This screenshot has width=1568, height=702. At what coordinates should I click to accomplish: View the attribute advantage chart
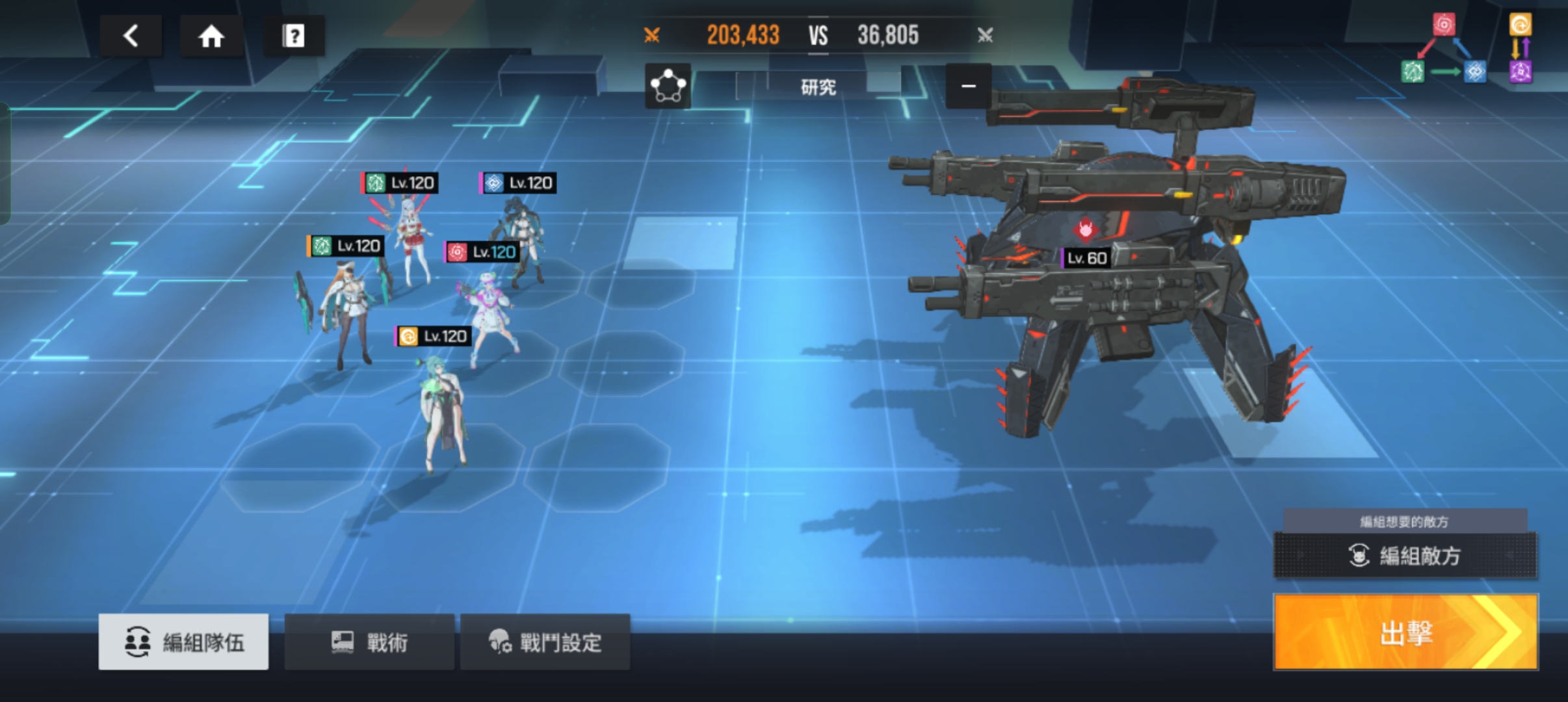1466,50
